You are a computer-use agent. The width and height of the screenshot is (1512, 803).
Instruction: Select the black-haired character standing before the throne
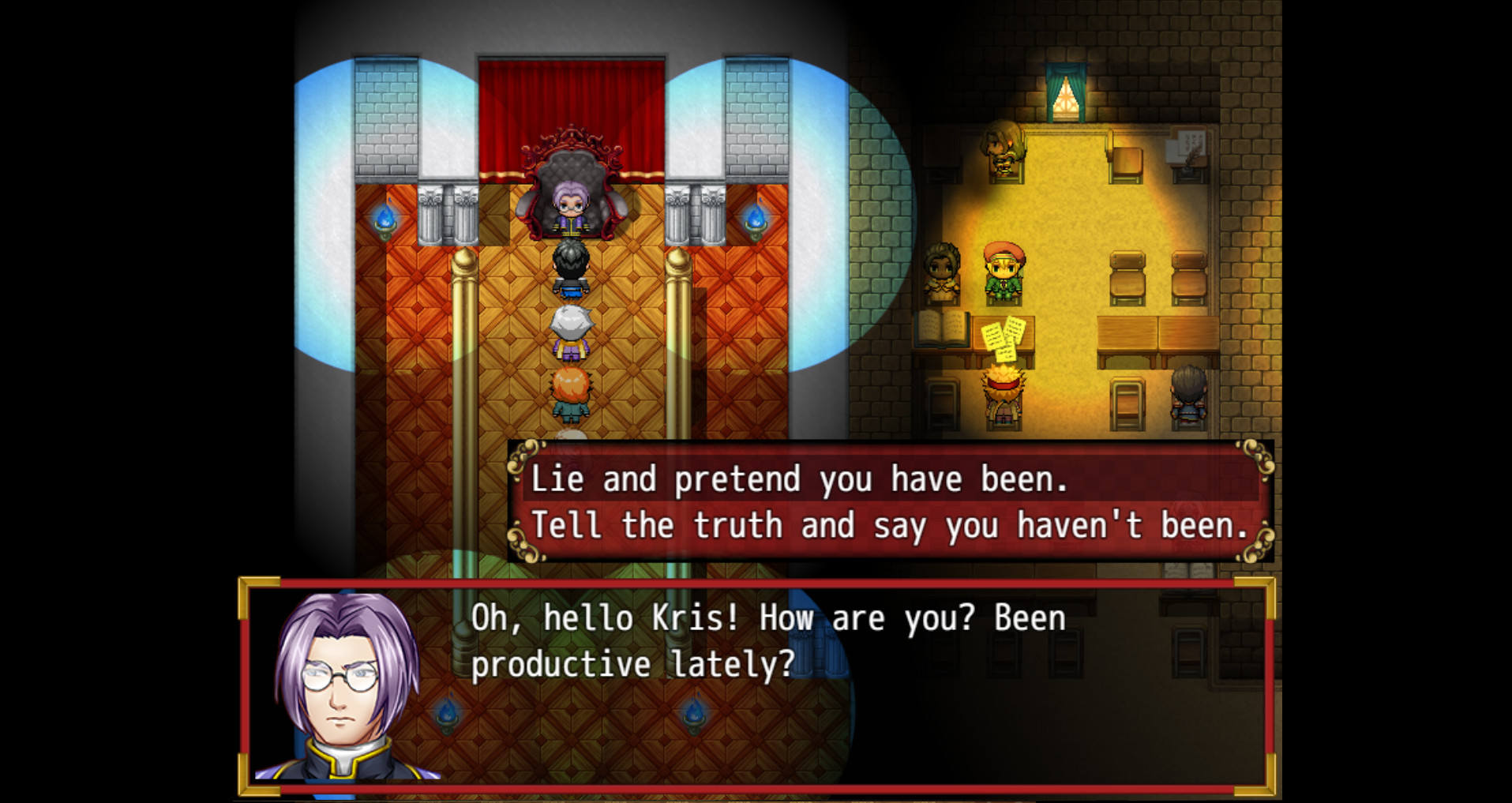pos(572,268)
